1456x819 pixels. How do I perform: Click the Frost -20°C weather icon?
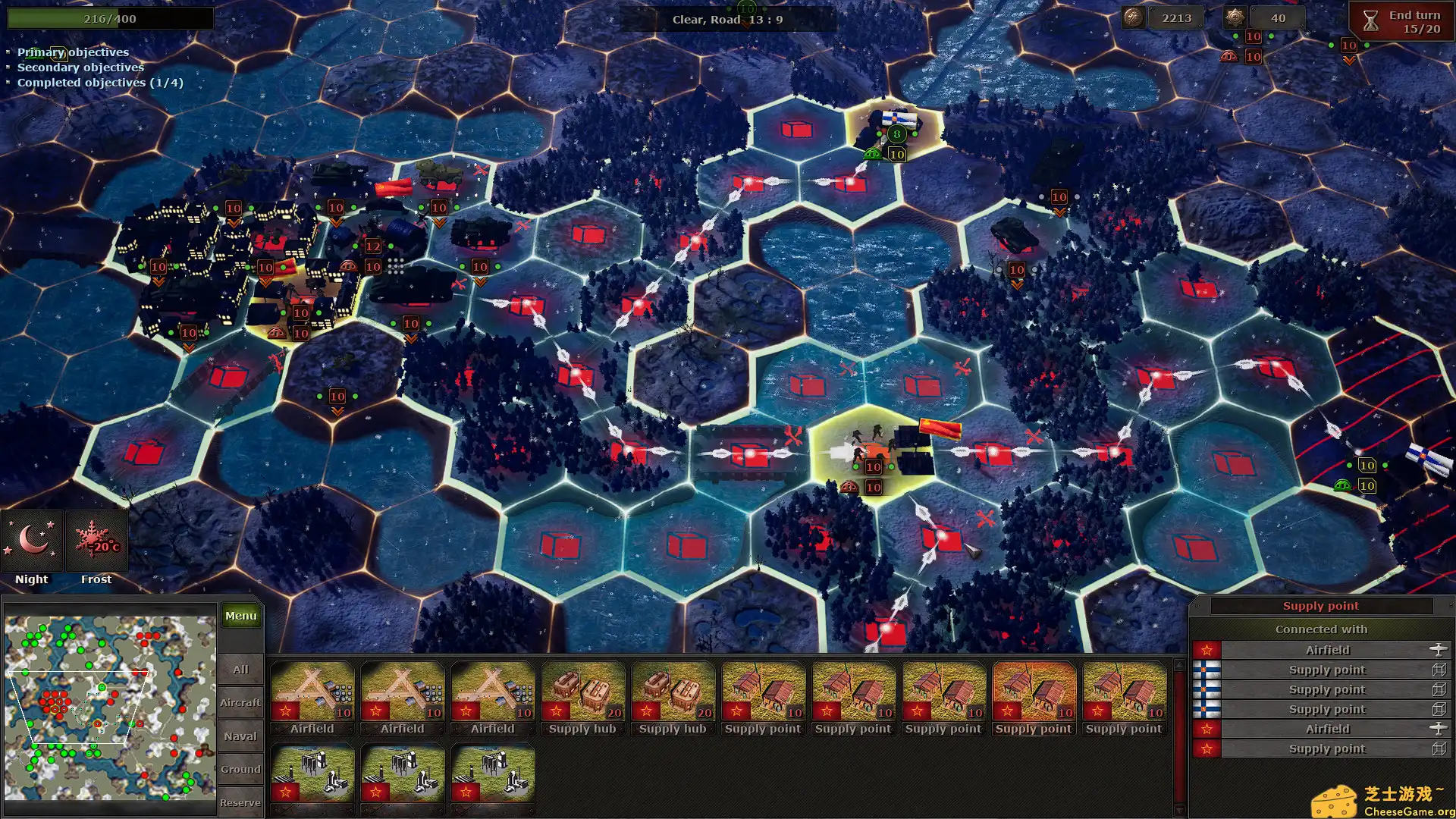point(94,541)
